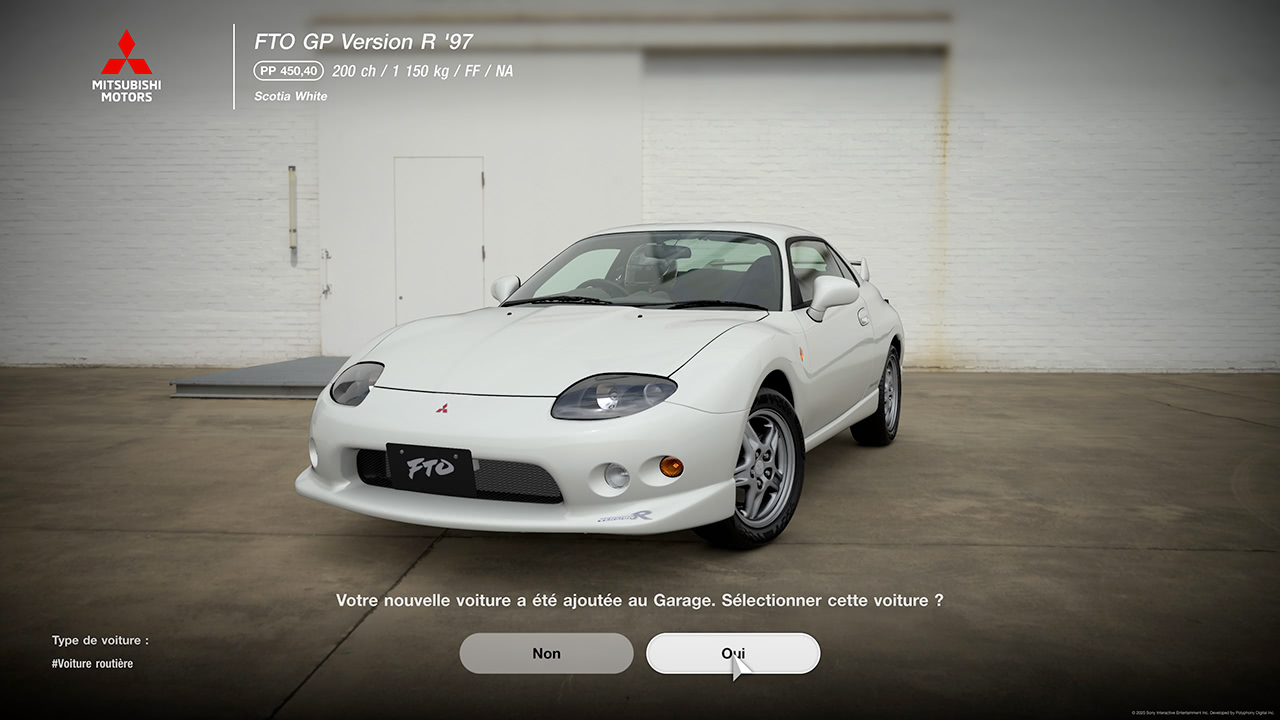Screen dimensions: 1280x720
Task: Click the Scotia White paint color name
Action: point(291,96)
